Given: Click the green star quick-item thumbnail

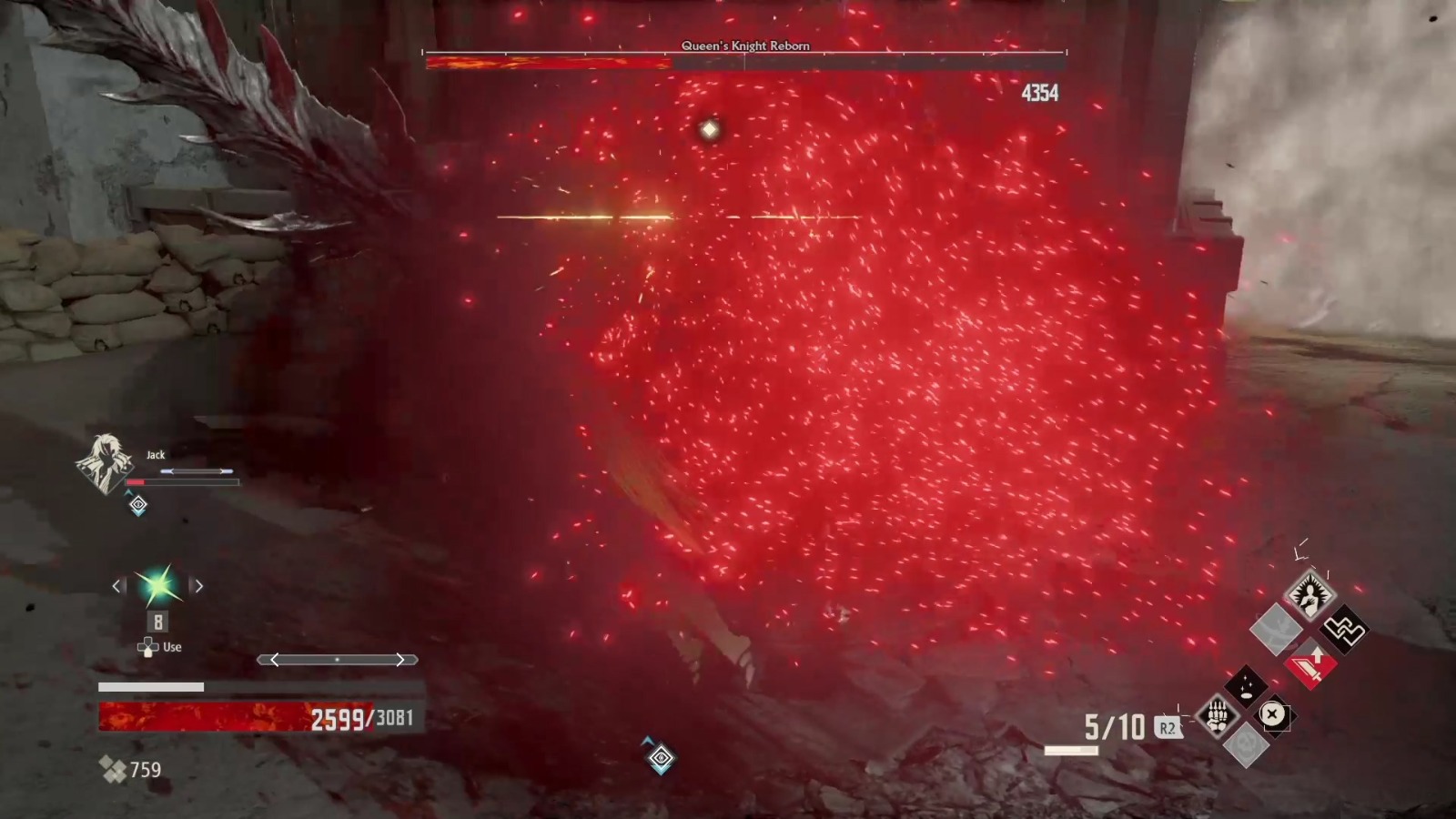Looking at the screenshot, I should click(x=157, y=586).
